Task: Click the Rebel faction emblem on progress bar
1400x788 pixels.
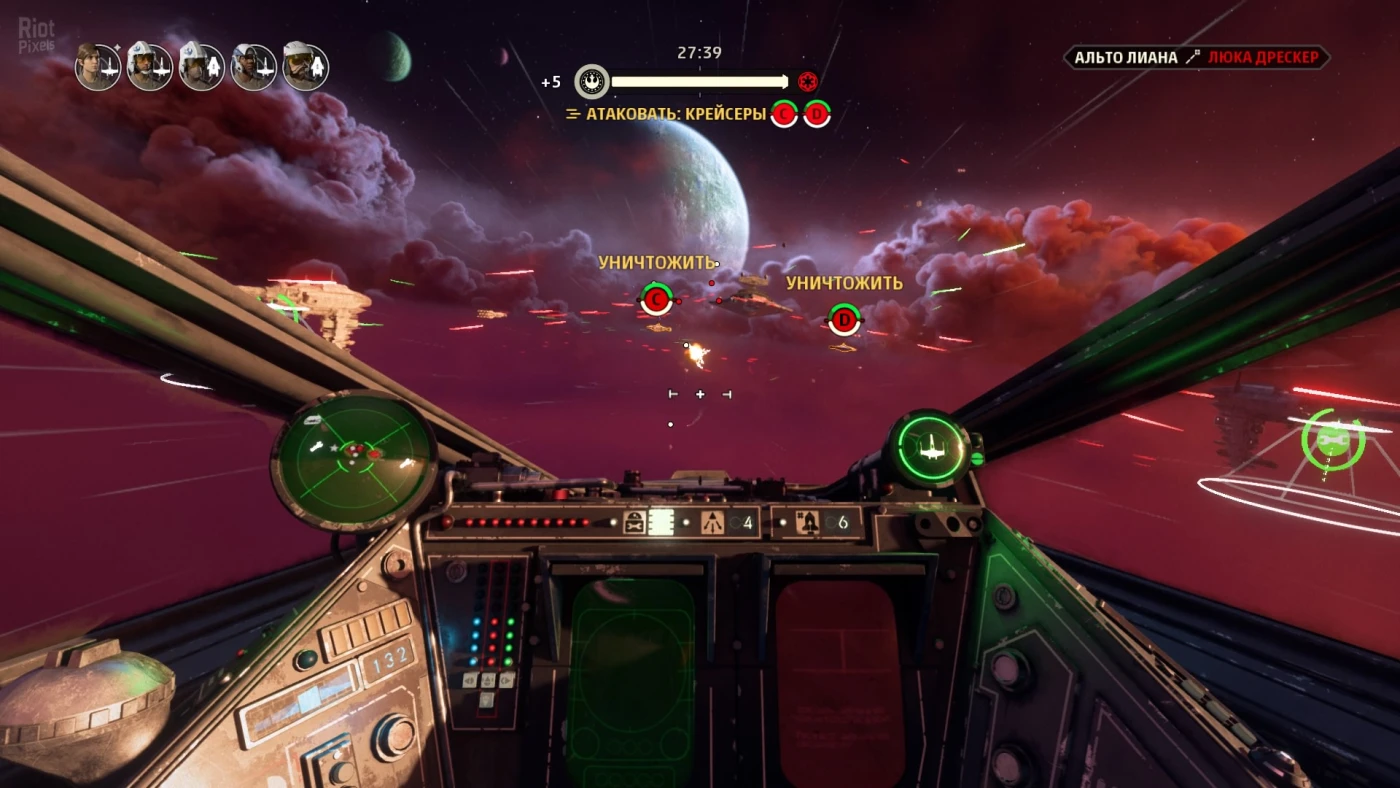Action: tap(592, 82)
